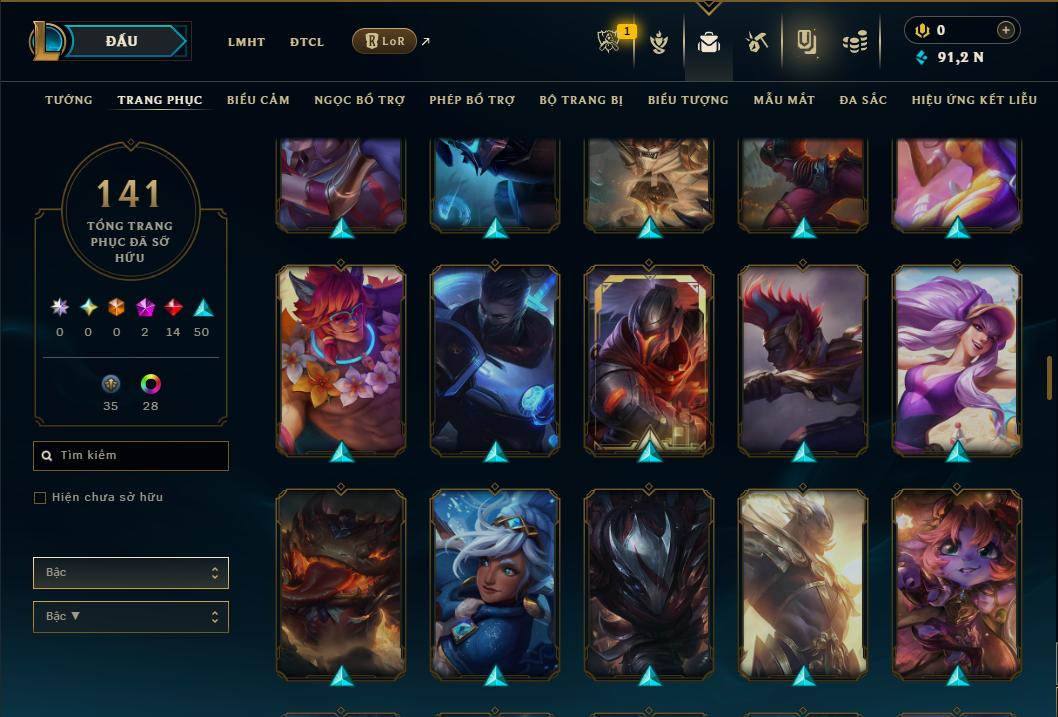Open the collection backpack icon

(709, 42)
